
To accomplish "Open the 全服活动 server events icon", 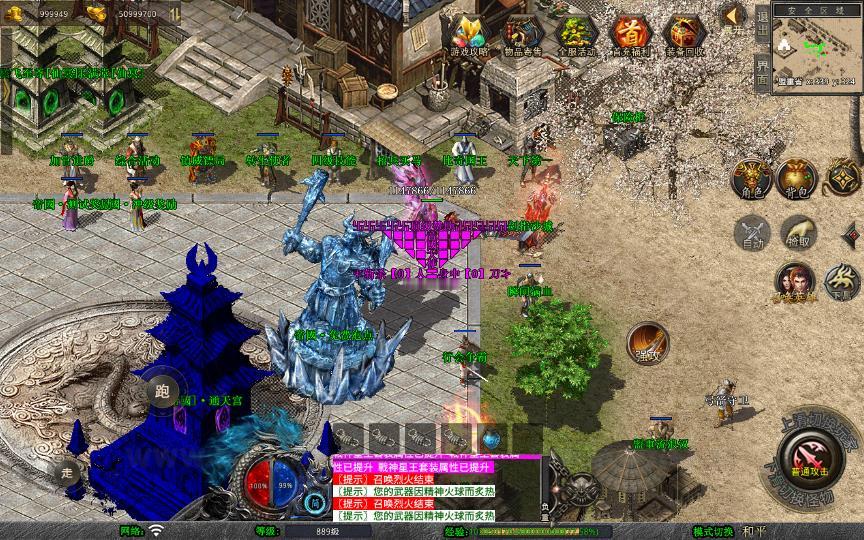I will click(x=577, y=36).
